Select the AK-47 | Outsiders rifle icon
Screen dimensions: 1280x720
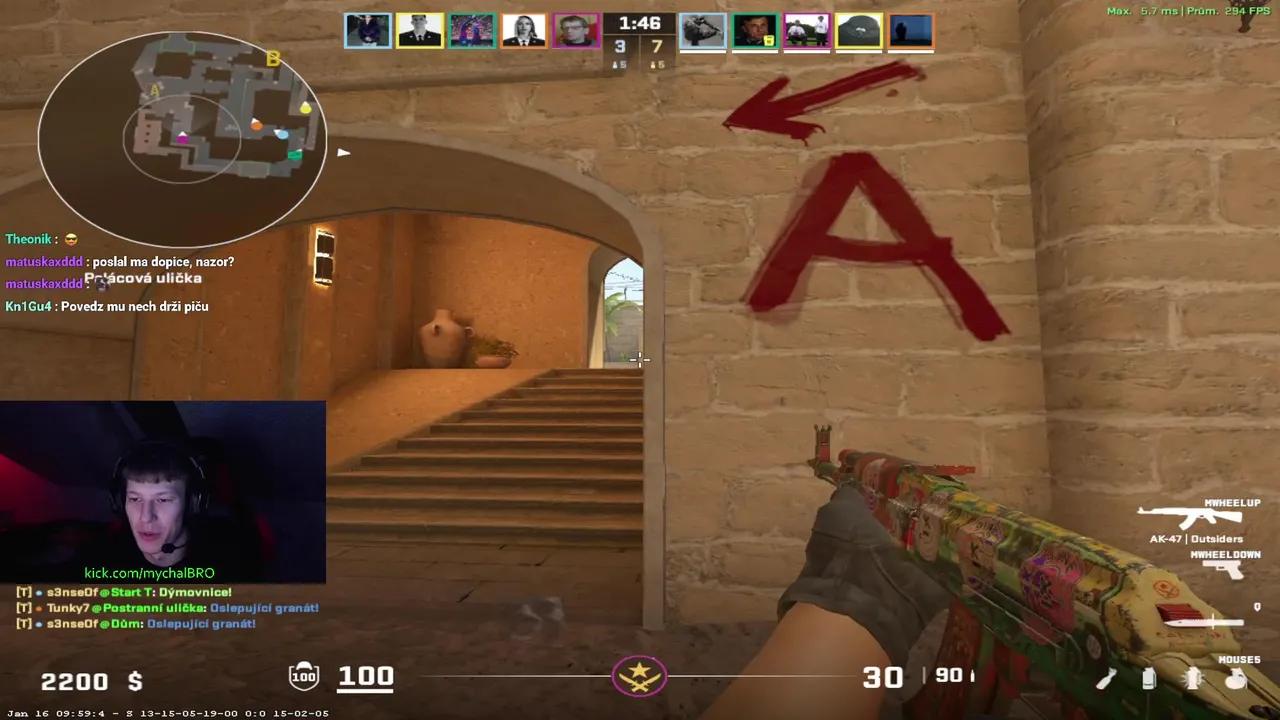pos(1190,515)
